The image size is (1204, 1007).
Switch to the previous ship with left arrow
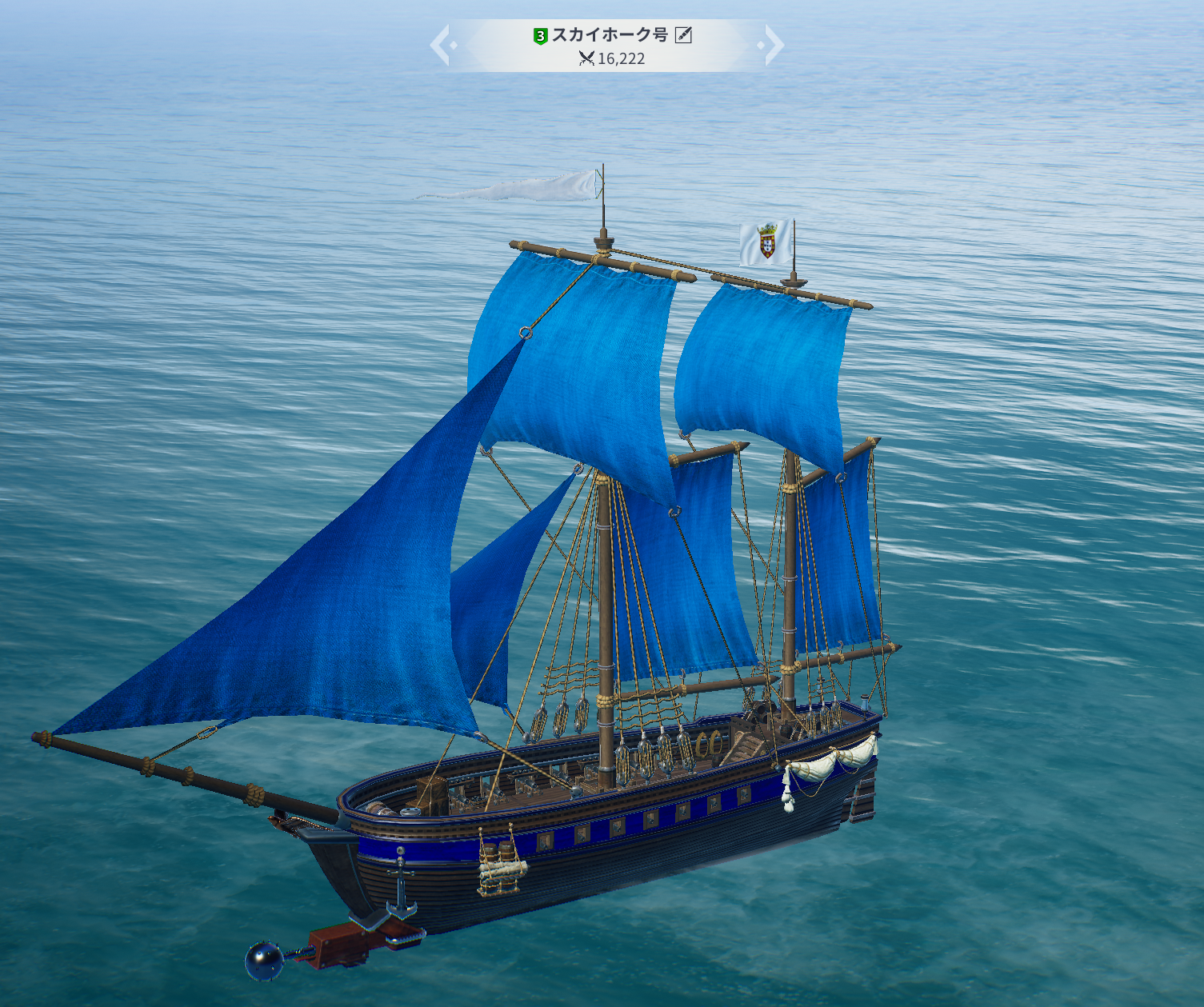(441, 45)
